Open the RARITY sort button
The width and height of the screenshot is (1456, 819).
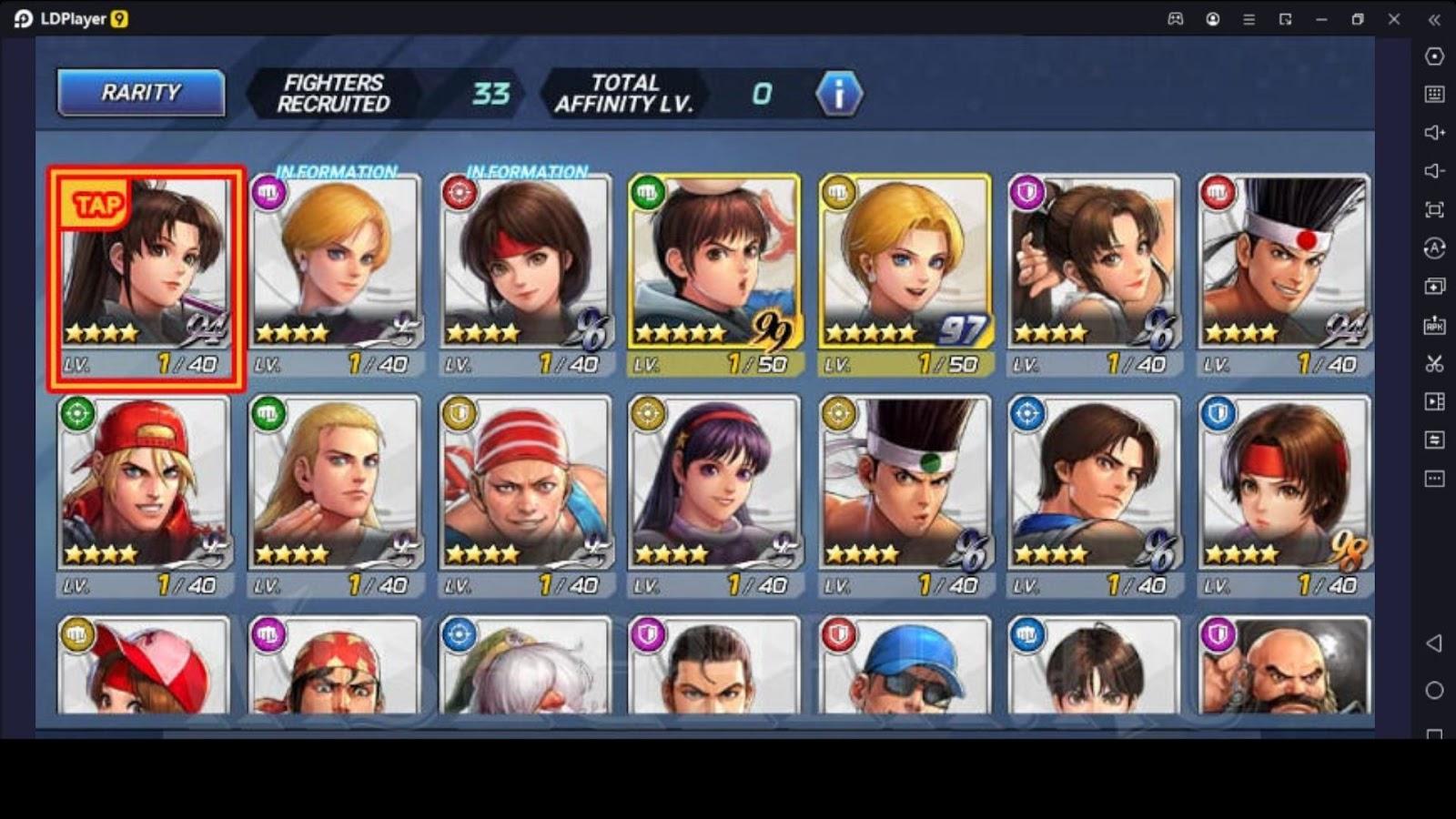141,93
